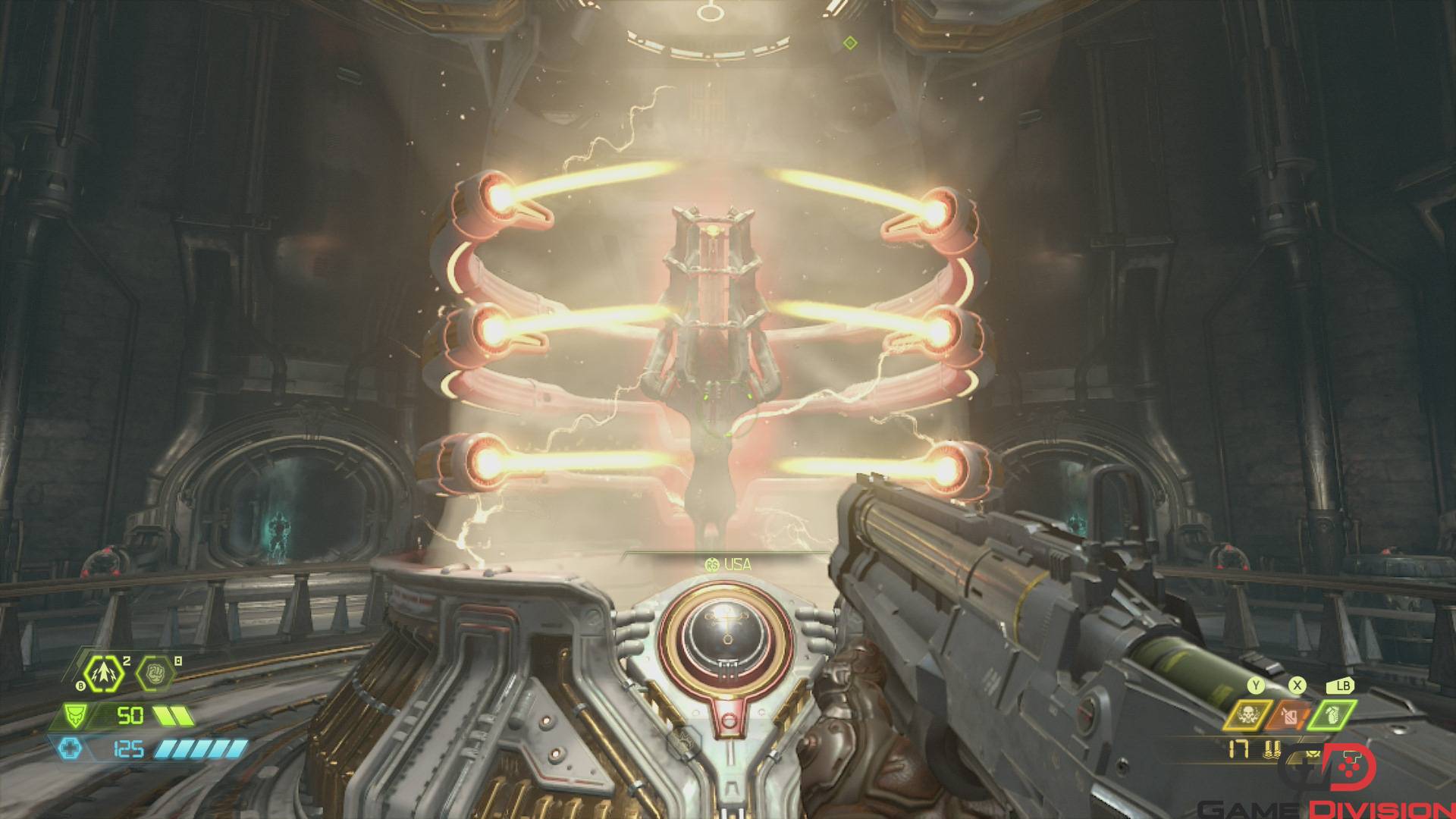Select the frag grenade icon
This screenshot has width=1456, height=819.
pyautogui.click(x=103, y=673)
